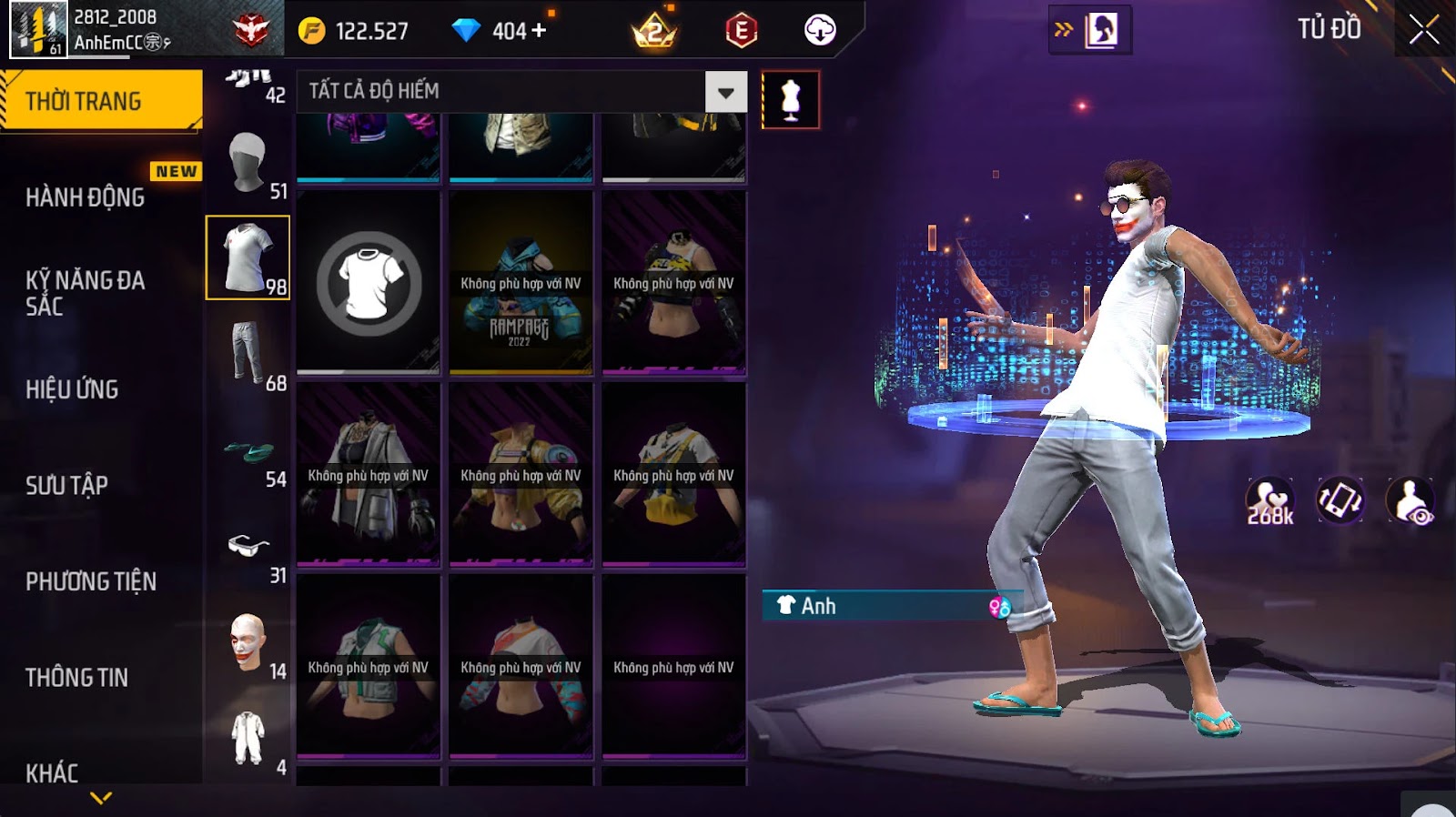Open the Hiệu Ứng tab
Screen dimensions: 1456x817
pos(73,389)
